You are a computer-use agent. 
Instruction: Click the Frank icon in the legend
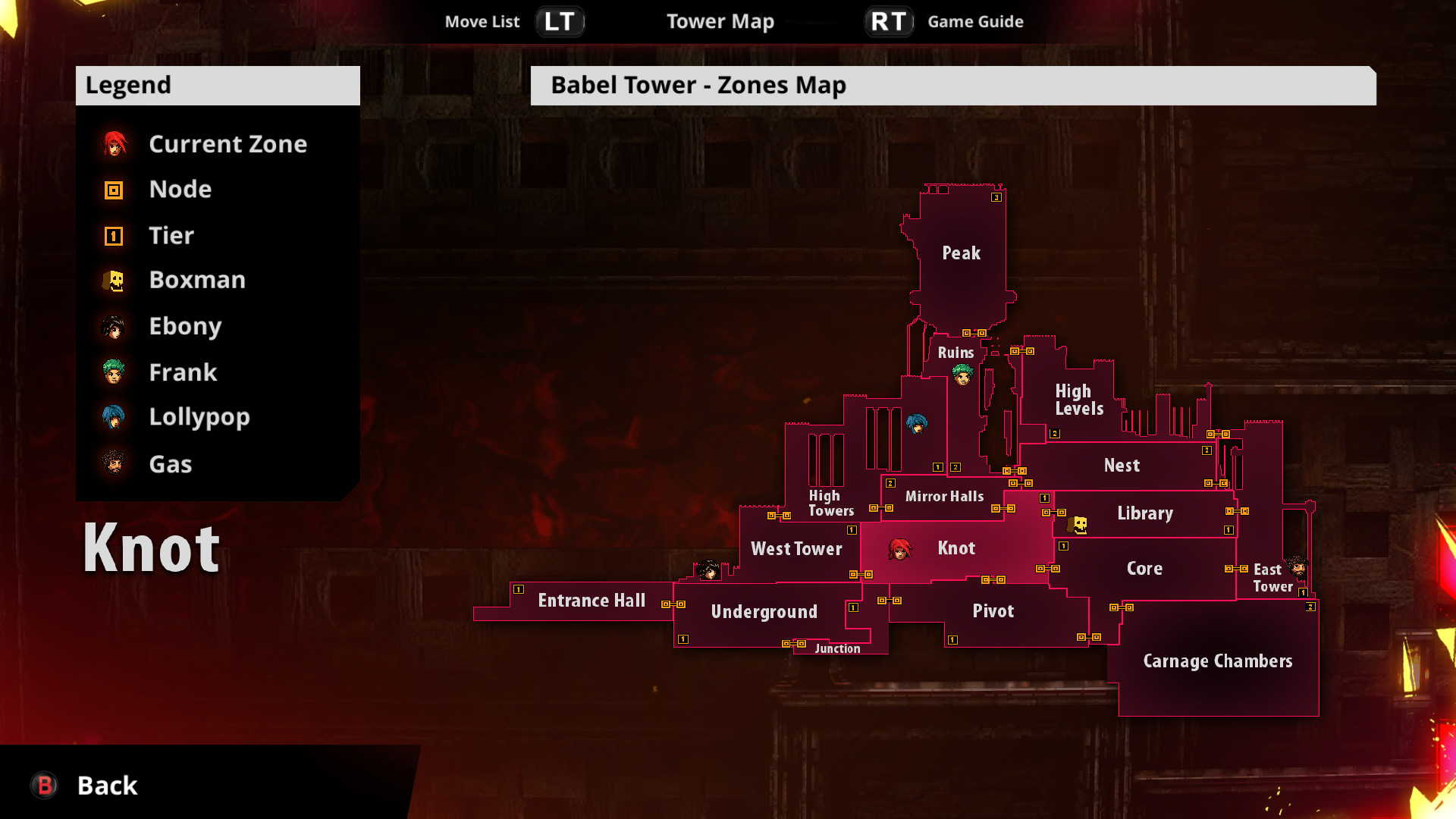pos(112,372)
